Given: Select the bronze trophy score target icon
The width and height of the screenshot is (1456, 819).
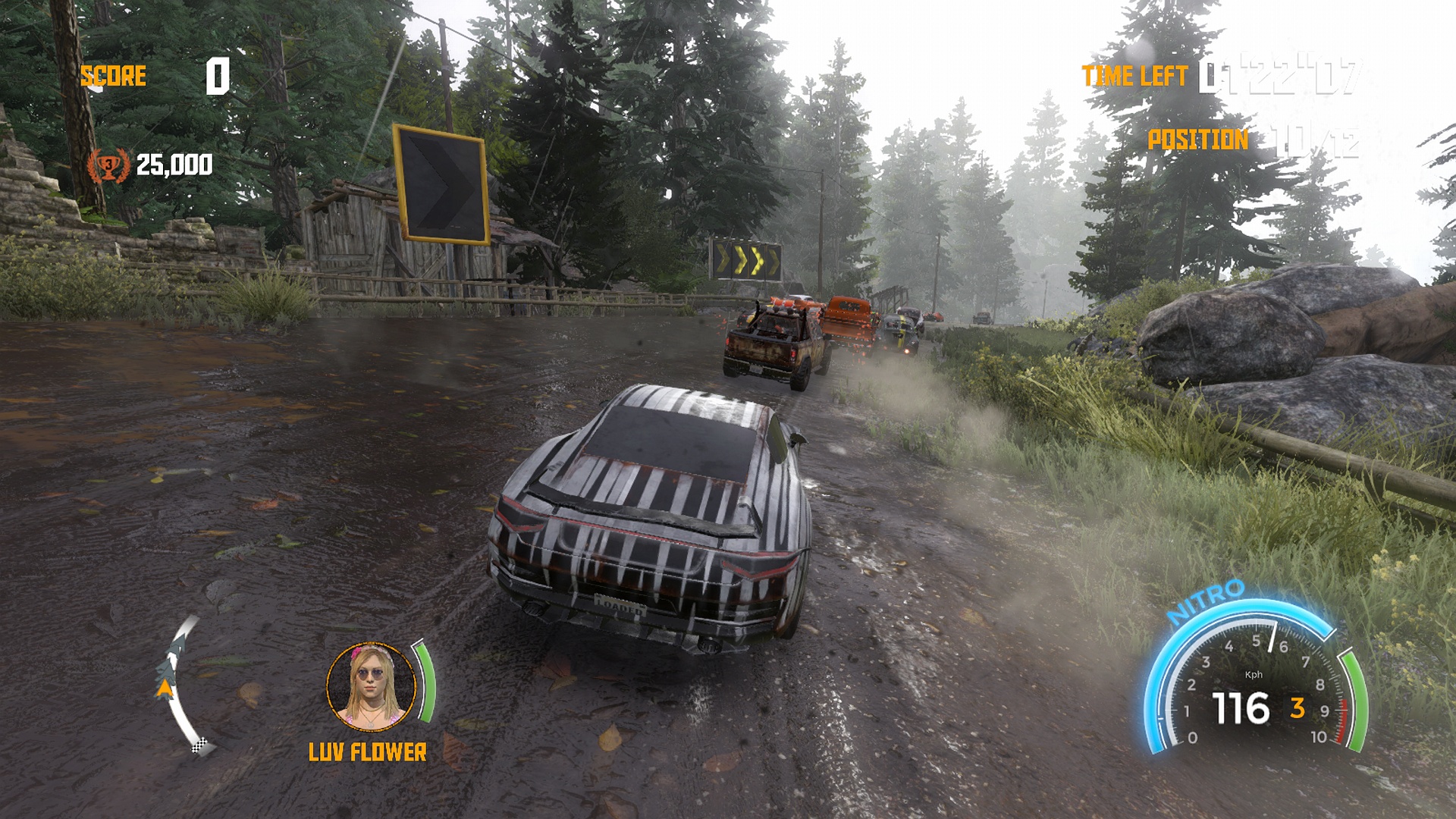Looking at the screenshot, I should tap(108, 165).
